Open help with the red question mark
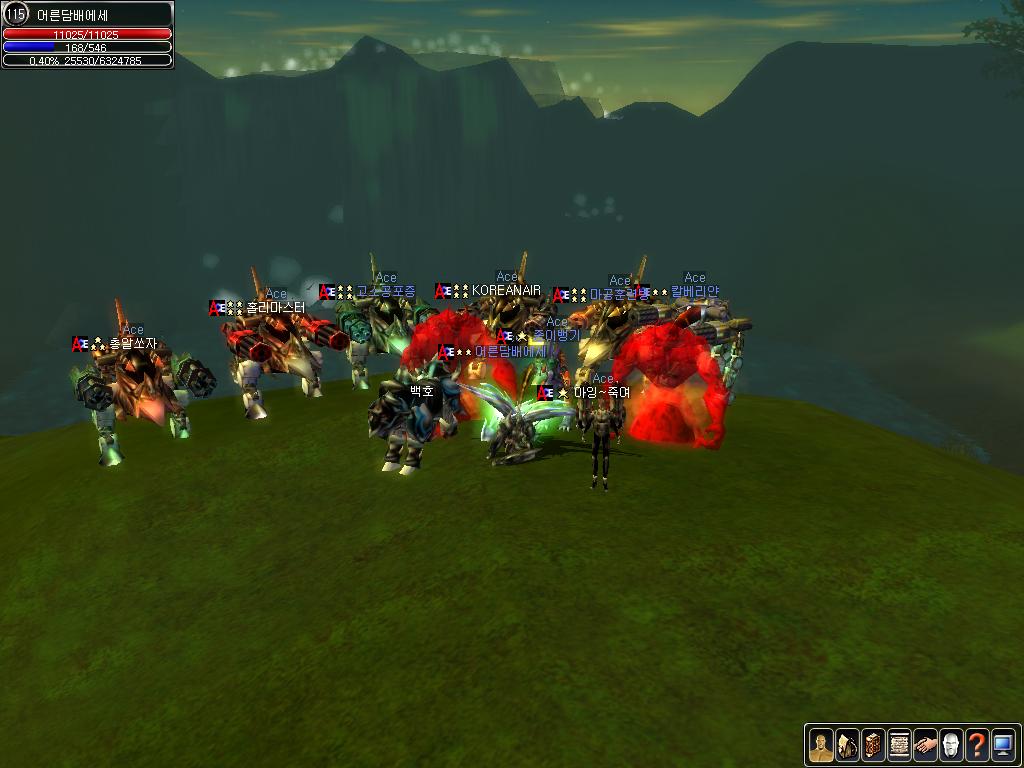Image resolution: width=1024 pixels, height=768 pixels. click(977, 745)
